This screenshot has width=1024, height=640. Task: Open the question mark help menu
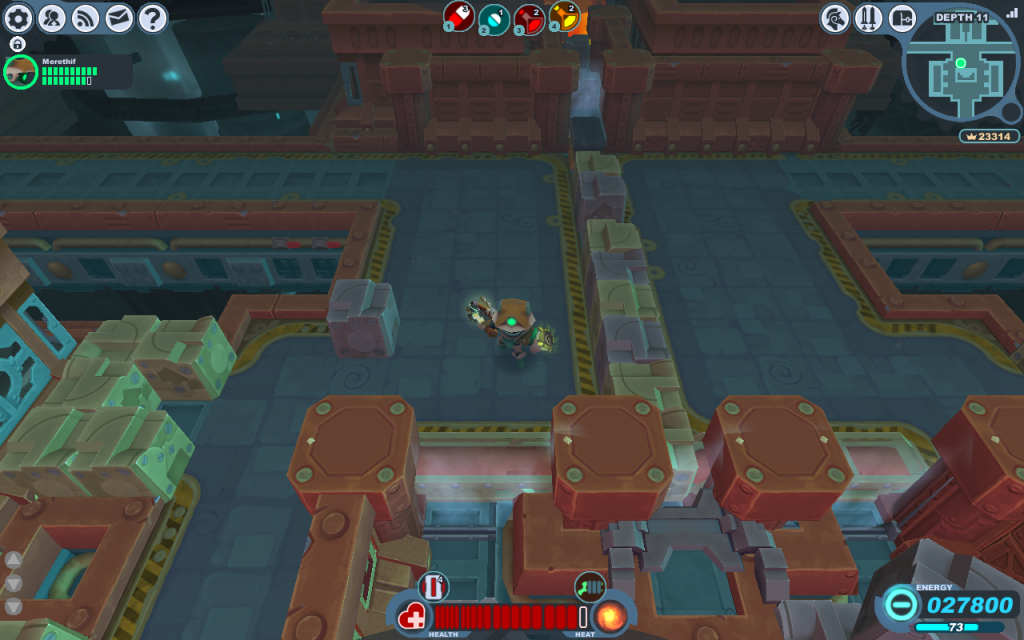click(x=152, y=17)
